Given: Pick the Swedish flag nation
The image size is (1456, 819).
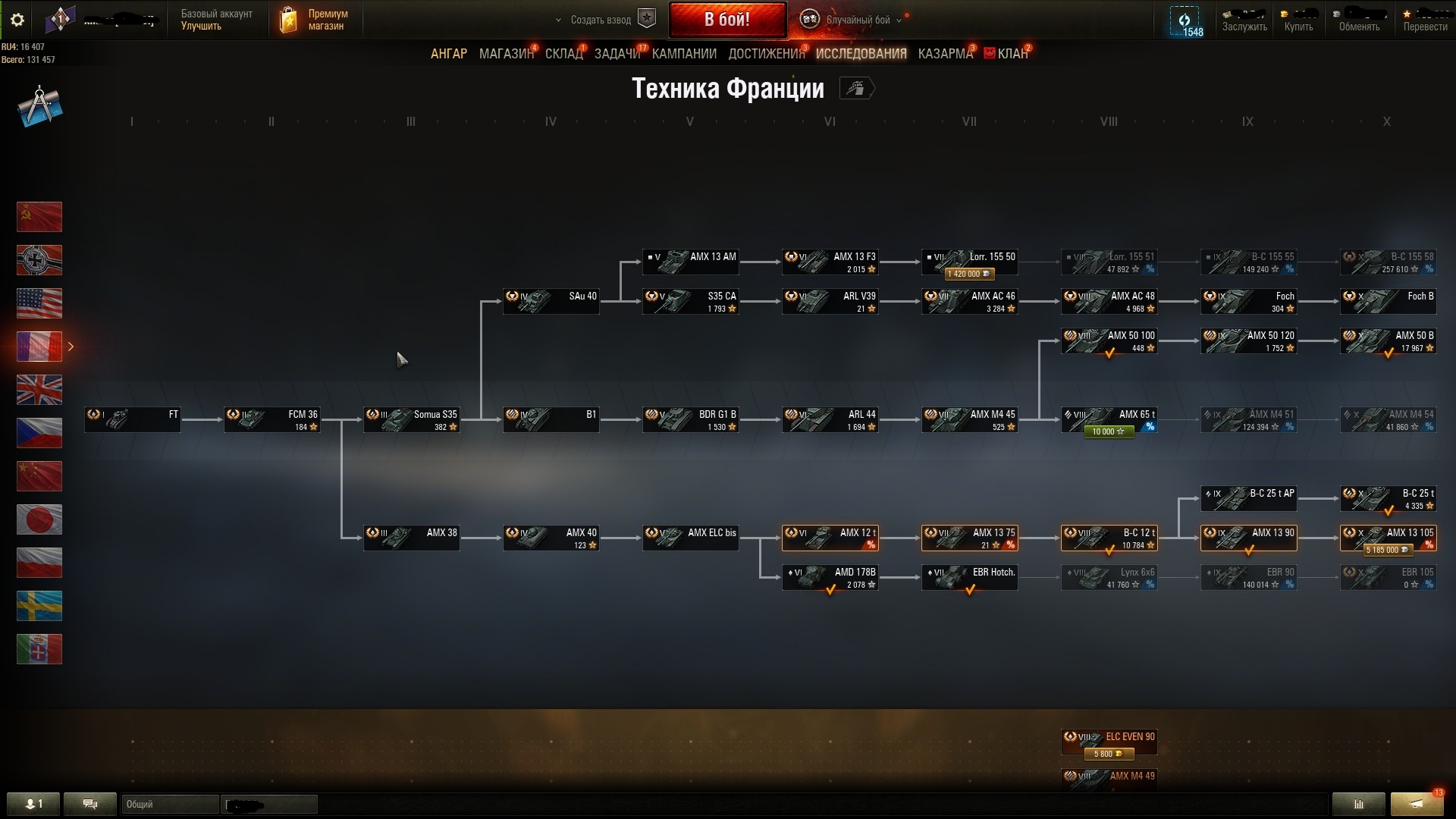Looking at the screenshot, I should [39, 606].
